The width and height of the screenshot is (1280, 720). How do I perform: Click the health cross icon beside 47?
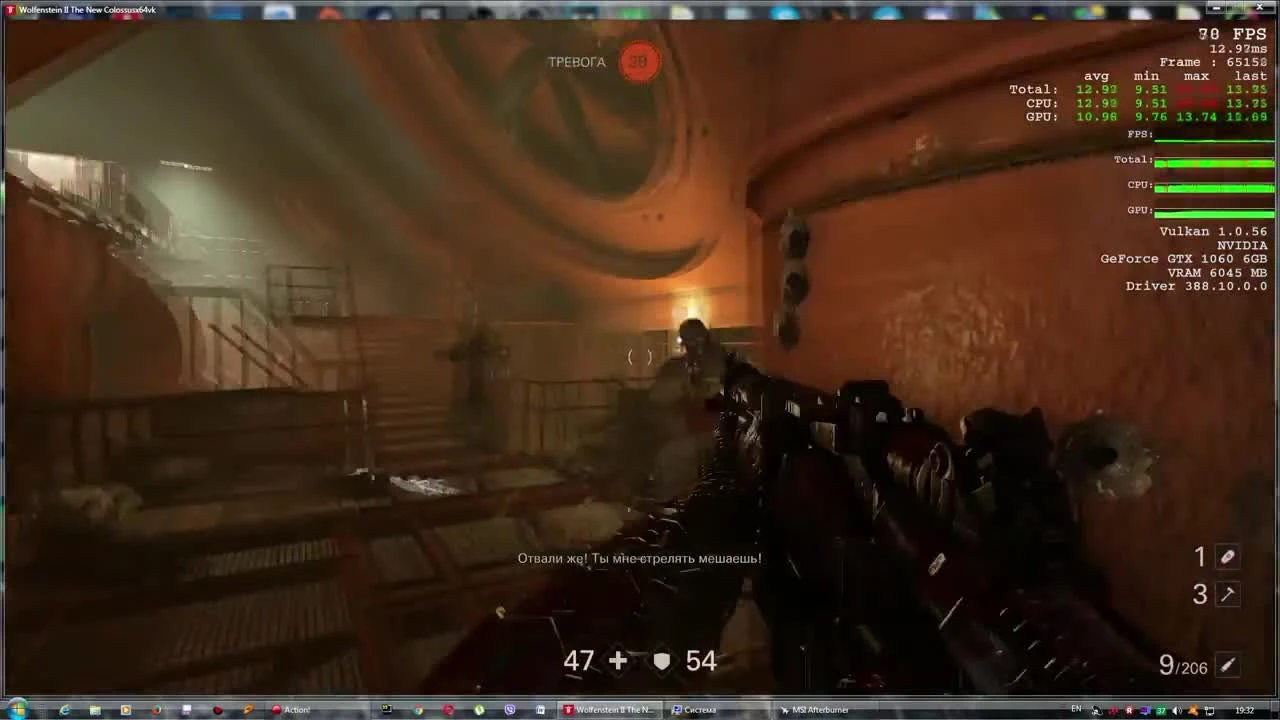click(x=617, y=661)
